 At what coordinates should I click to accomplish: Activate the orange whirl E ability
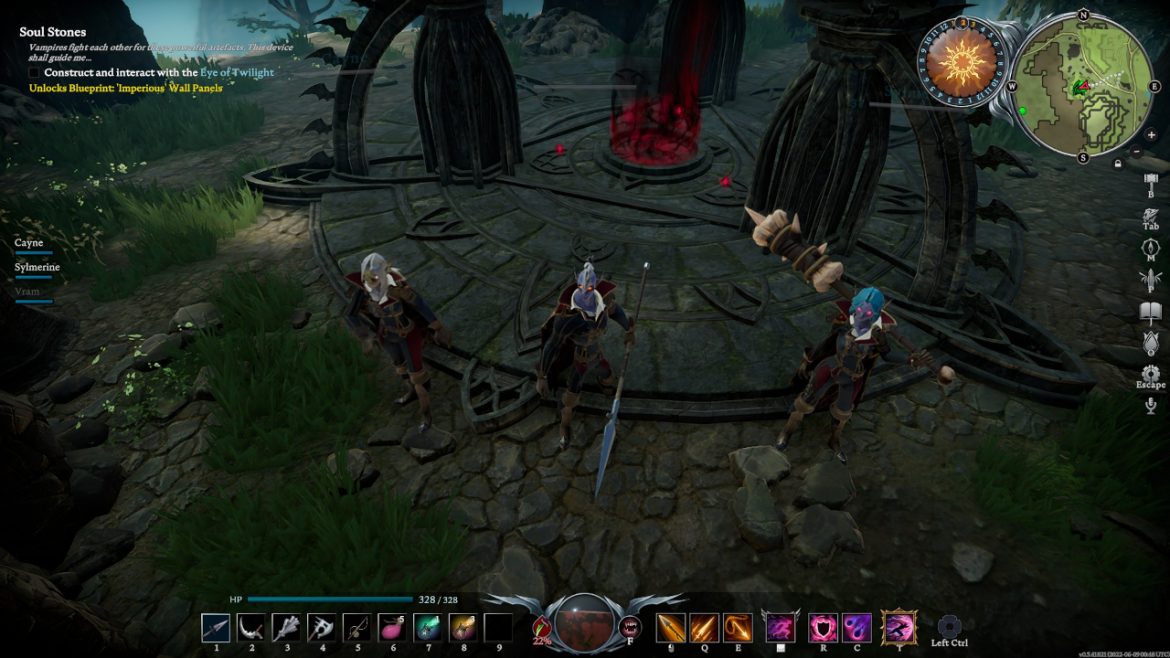tap(738, 627)
